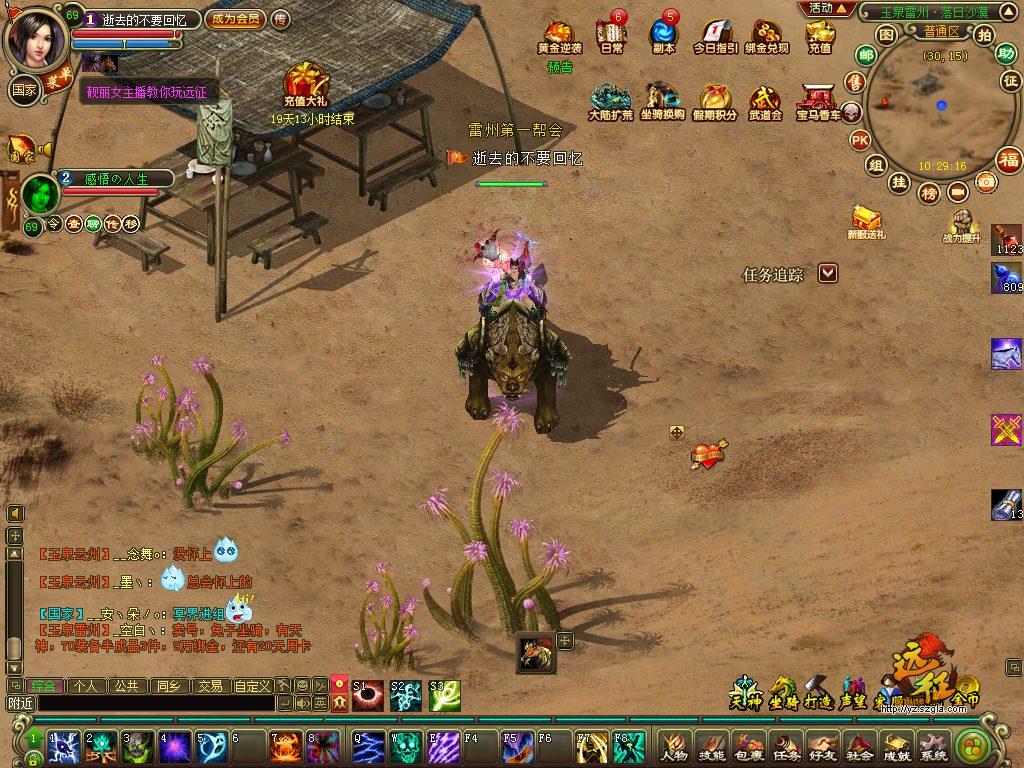Claim the 新服送礼 treasure chest reward
The height and width of the screenshot is (768, 1024).
pyautogui.click(x=865, y=218)
